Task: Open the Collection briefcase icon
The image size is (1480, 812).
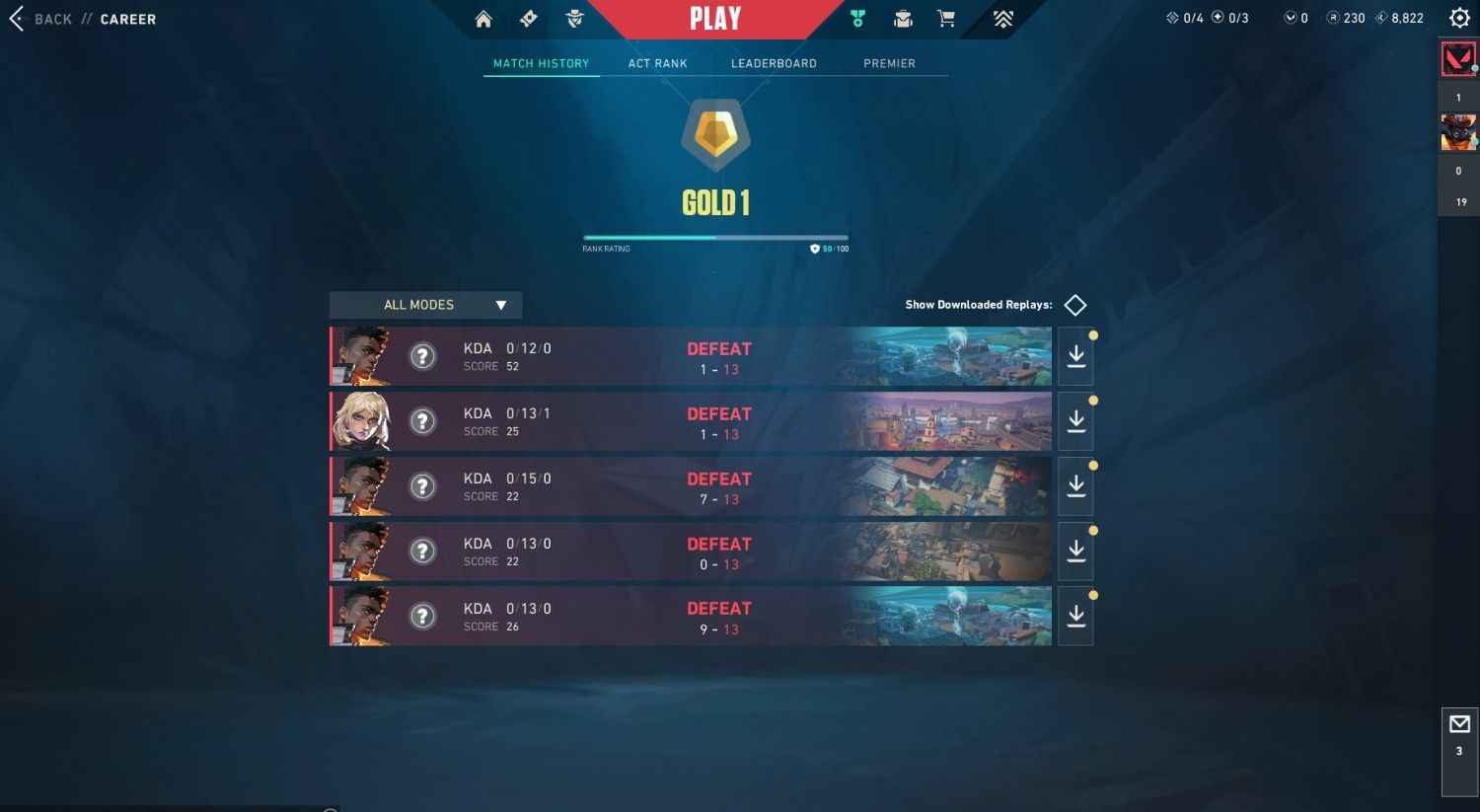Action: (x=902, y=18)
